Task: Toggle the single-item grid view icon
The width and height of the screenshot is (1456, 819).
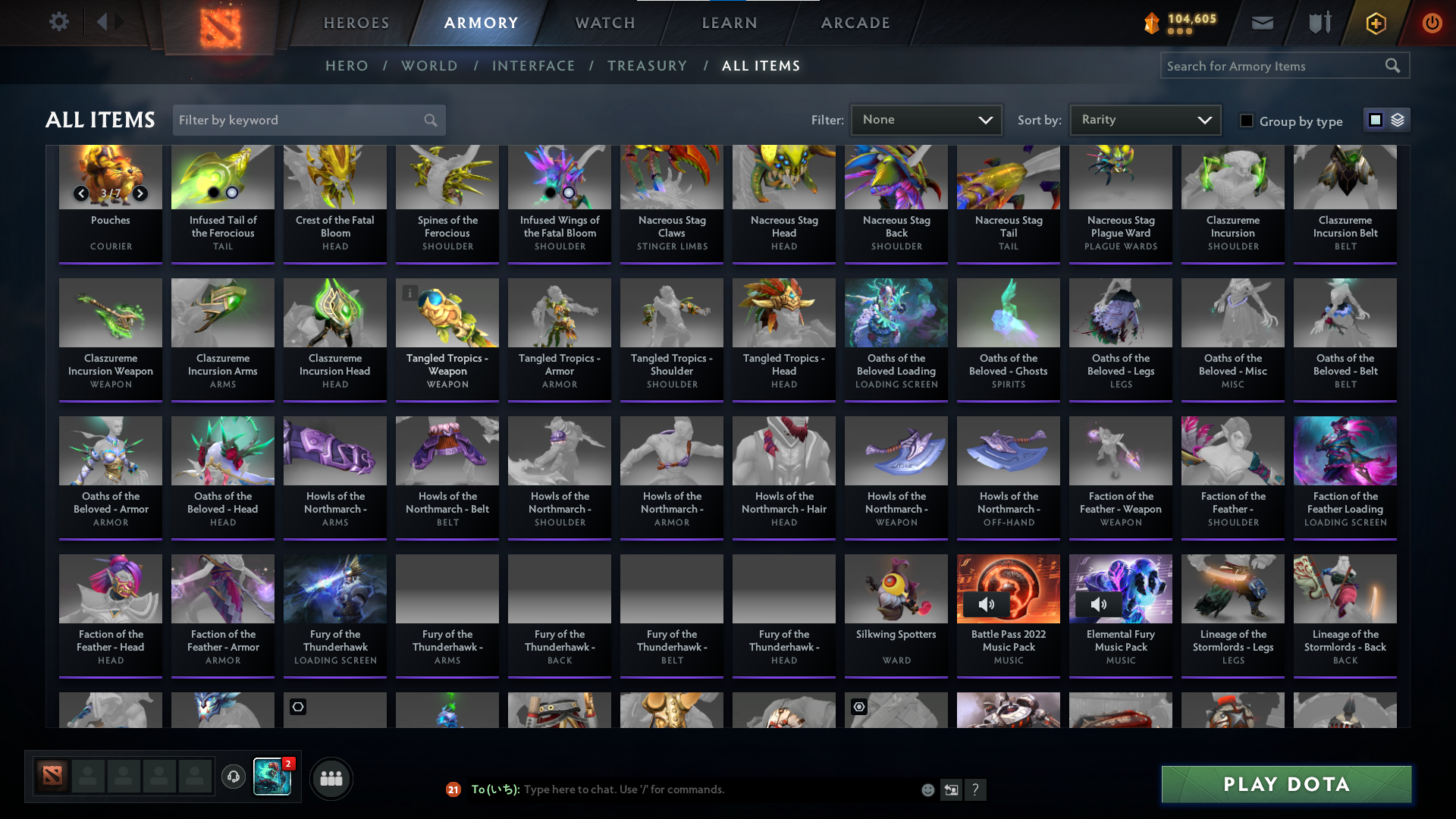Action: click(1375, 119)
